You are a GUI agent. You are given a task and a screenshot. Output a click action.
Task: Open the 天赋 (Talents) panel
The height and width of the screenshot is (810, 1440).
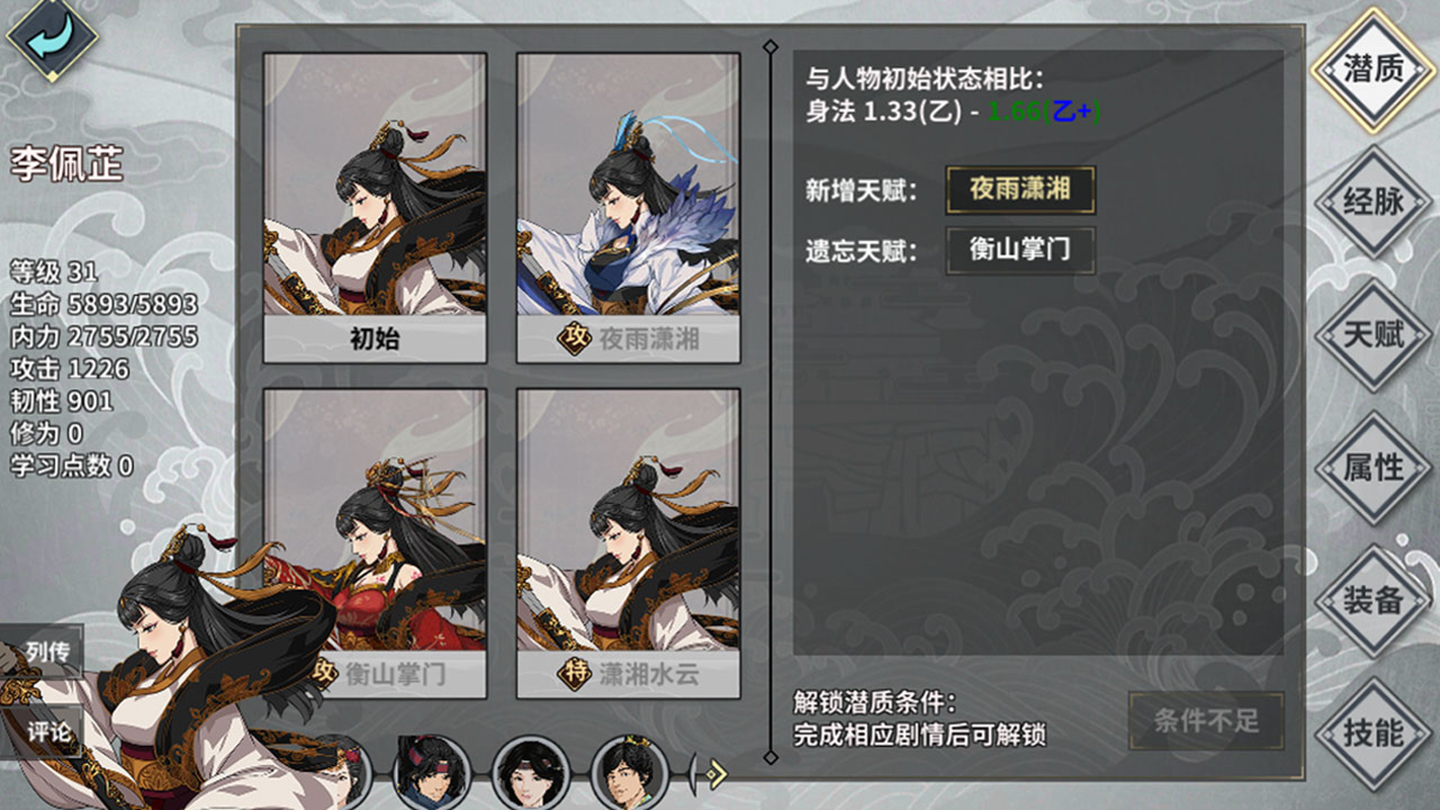click(x=1377, y=335)
